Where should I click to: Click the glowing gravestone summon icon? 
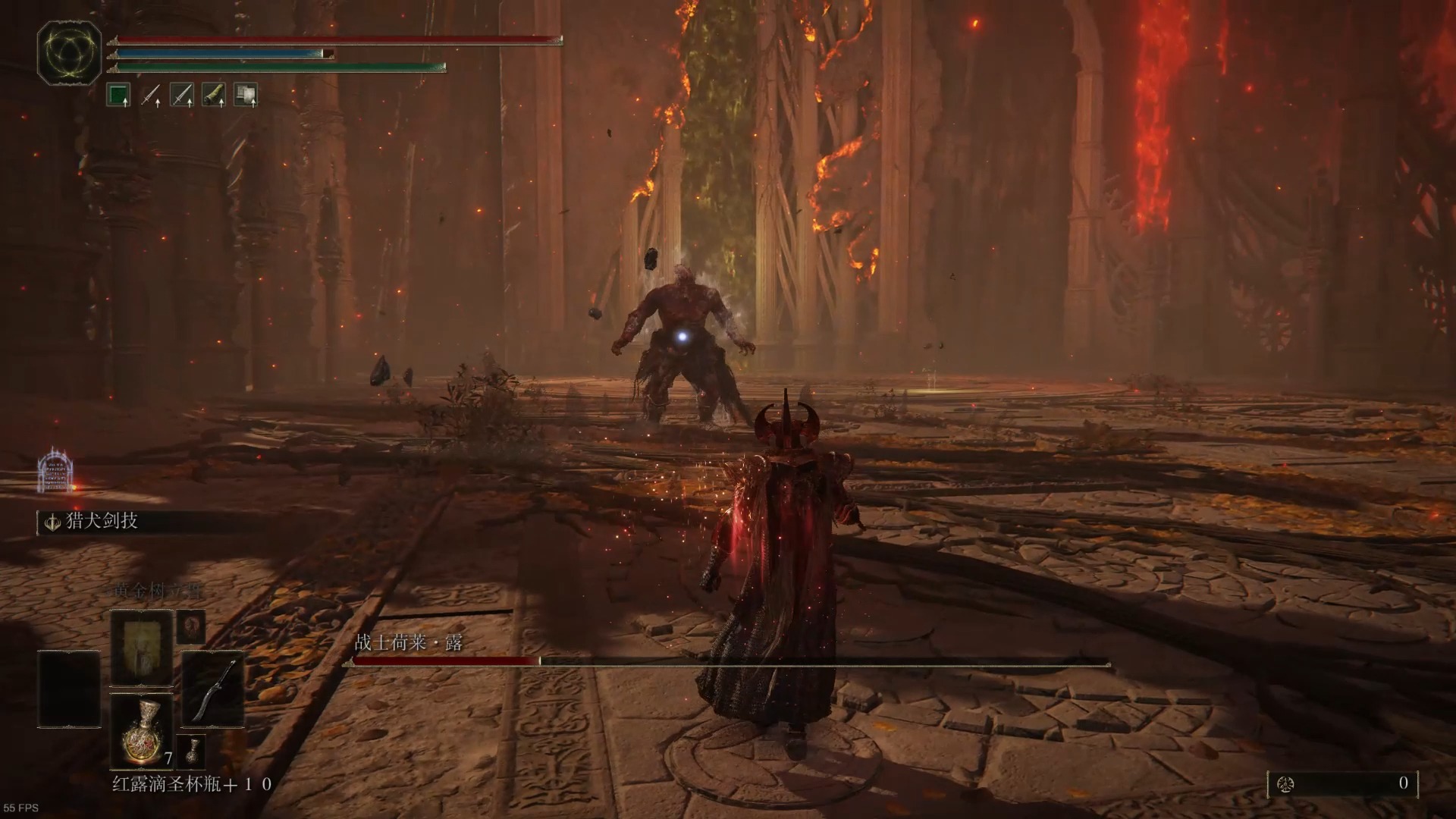[55, 470]
